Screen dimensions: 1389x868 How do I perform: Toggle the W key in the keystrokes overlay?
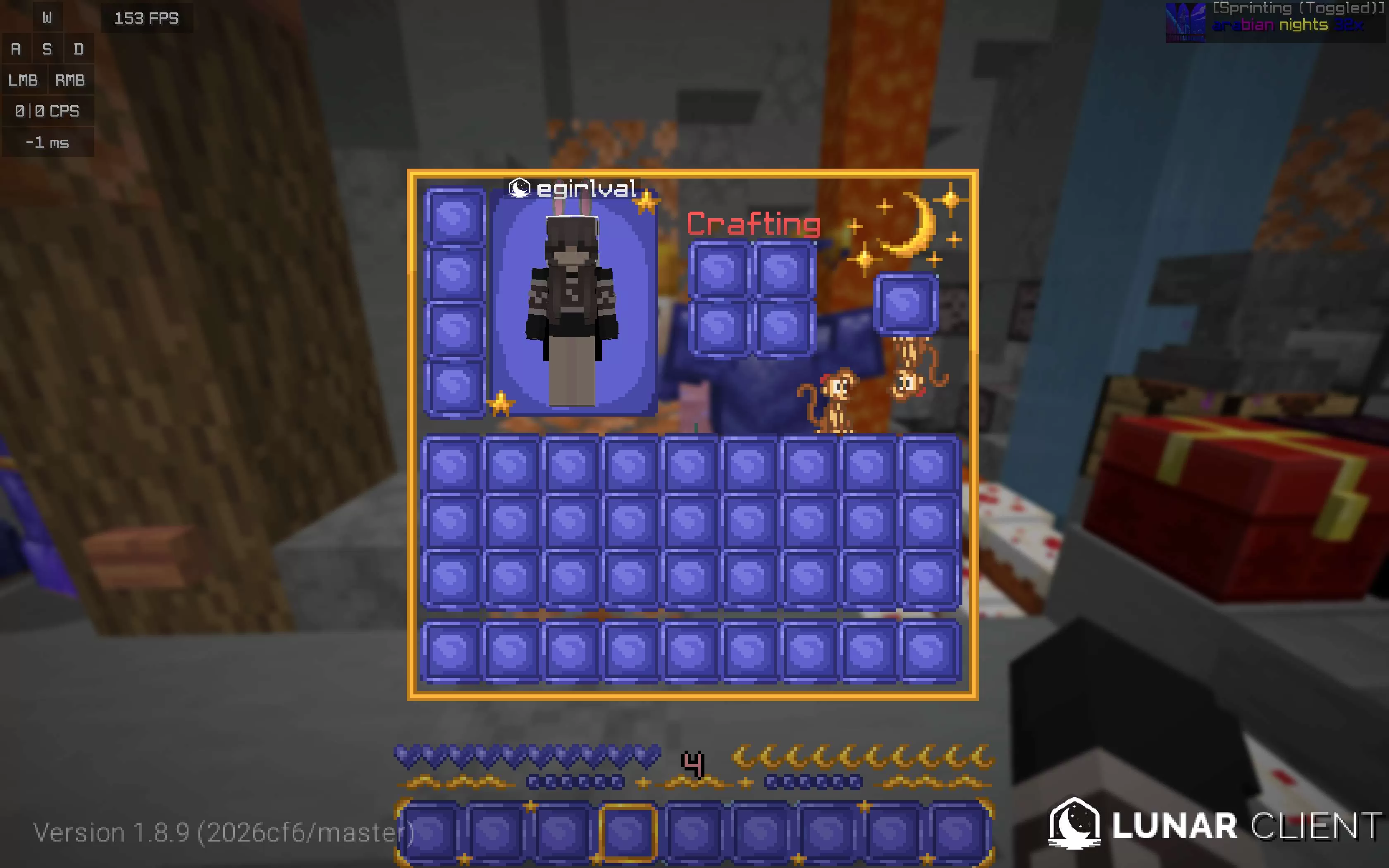48,17
